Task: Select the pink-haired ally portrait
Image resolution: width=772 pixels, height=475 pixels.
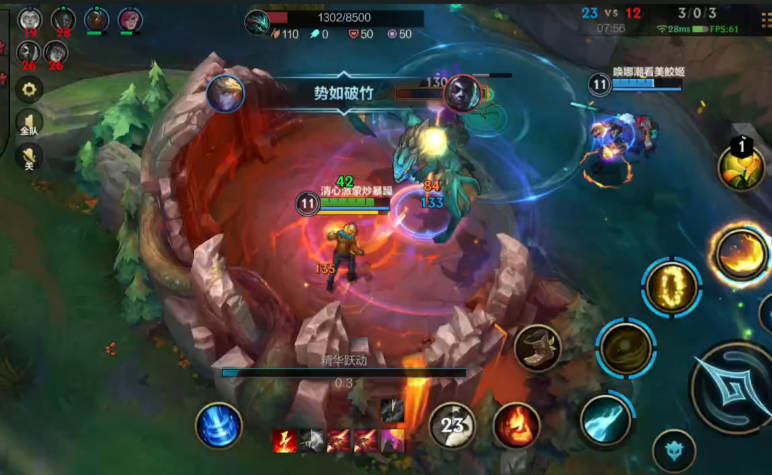Action: pyautogui.click(x=129, y=19)
